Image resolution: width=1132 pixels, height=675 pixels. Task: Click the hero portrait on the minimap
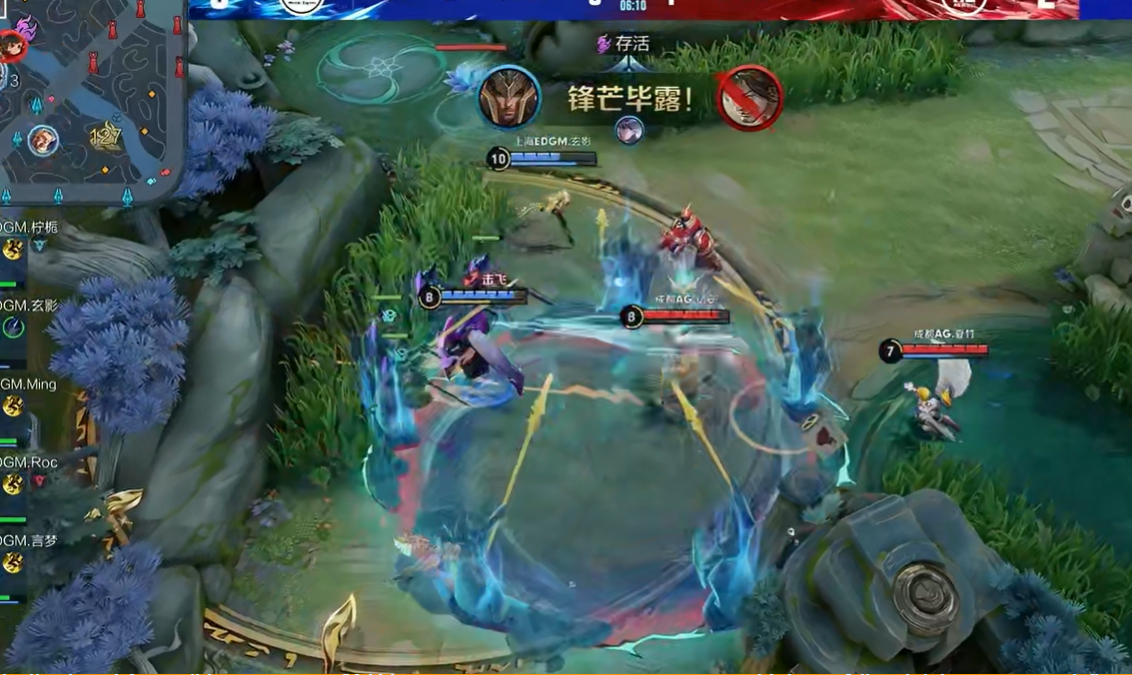coord(42,140)
